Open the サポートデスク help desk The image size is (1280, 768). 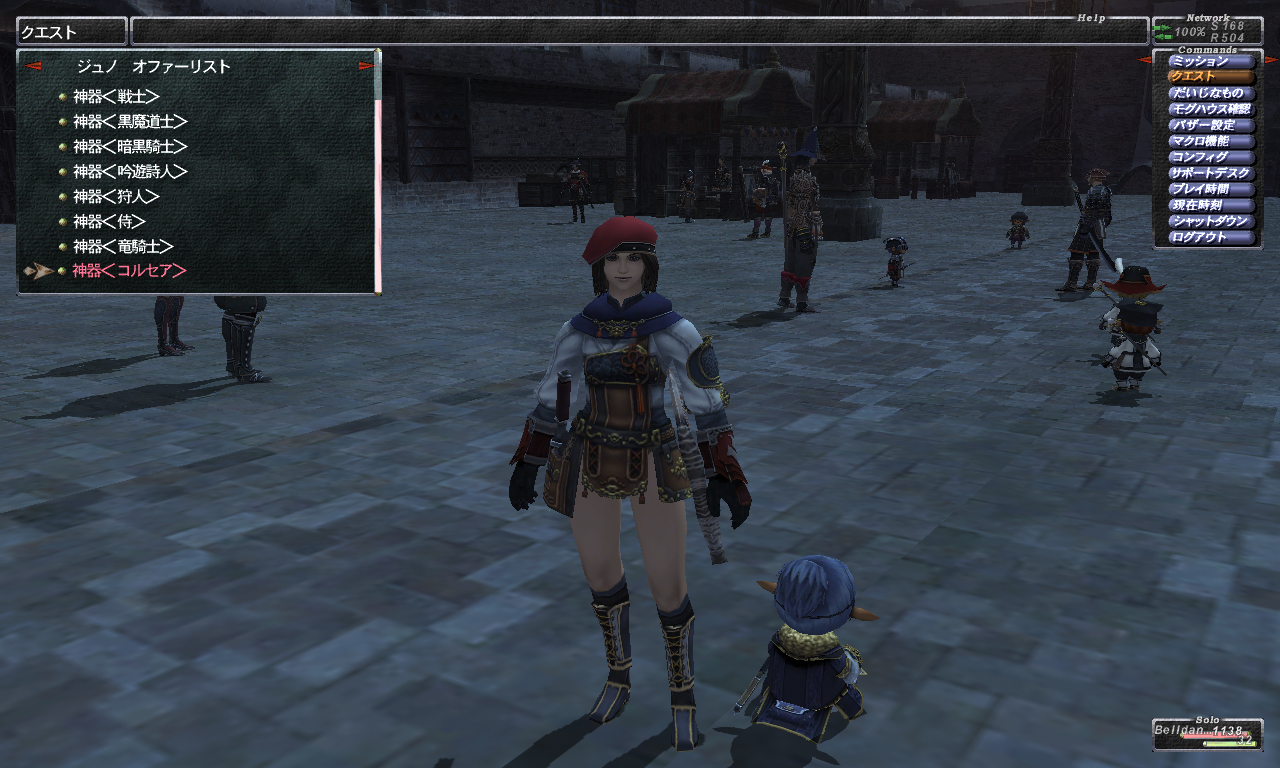[1211, 173]
